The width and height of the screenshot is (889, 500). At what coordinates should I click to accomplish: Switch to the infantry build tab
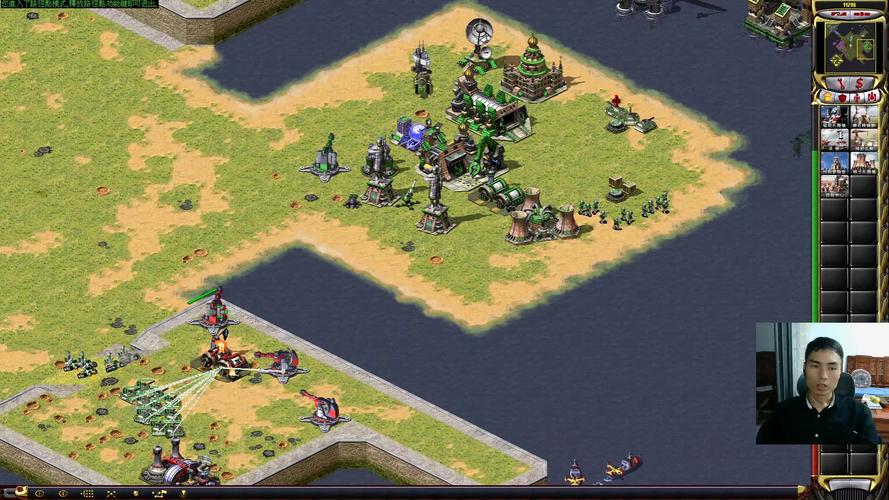857,98
